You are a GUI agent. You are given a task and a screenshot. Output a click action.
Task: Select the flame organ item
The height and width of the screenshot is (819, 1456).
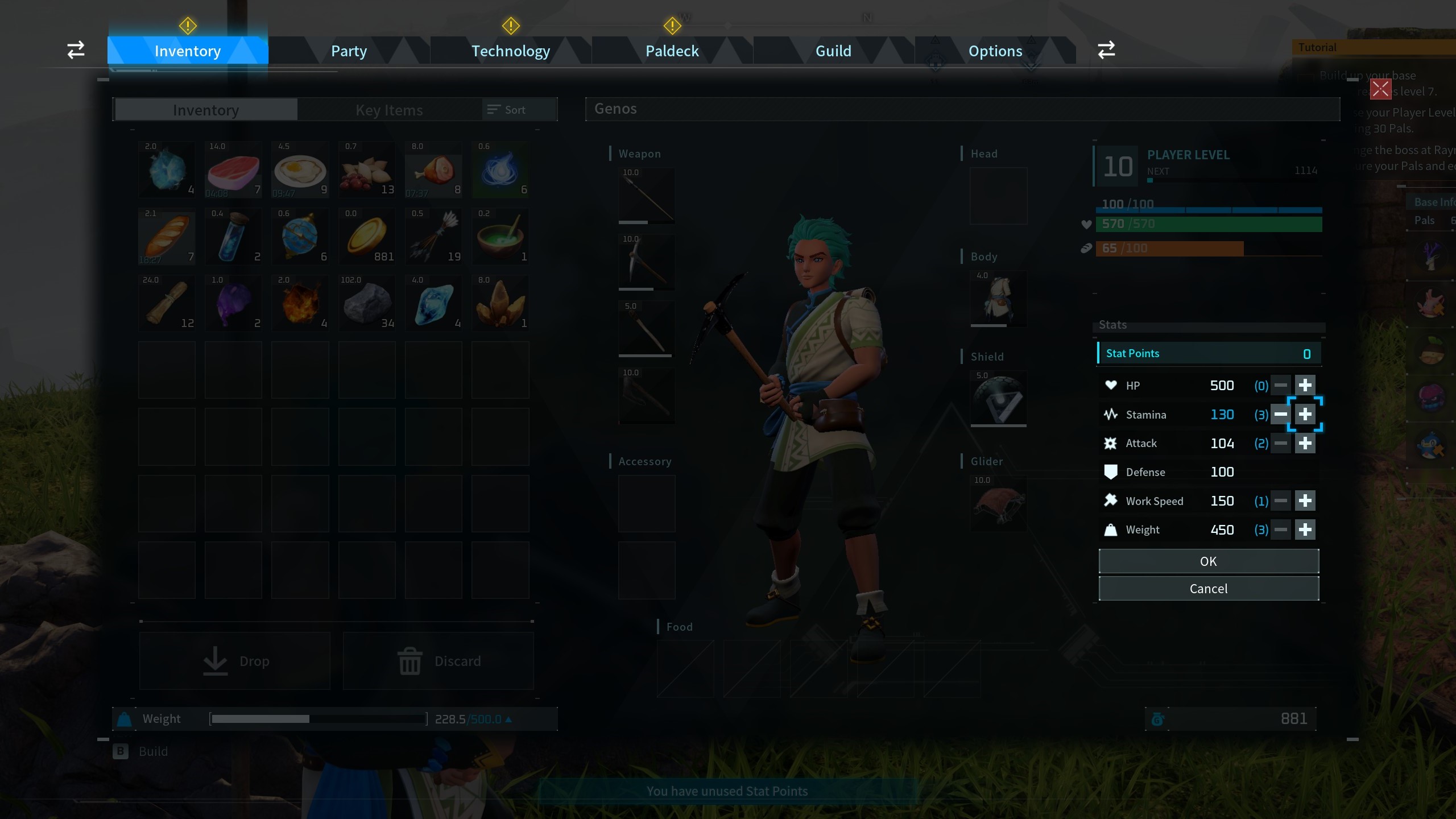(300, 303)
